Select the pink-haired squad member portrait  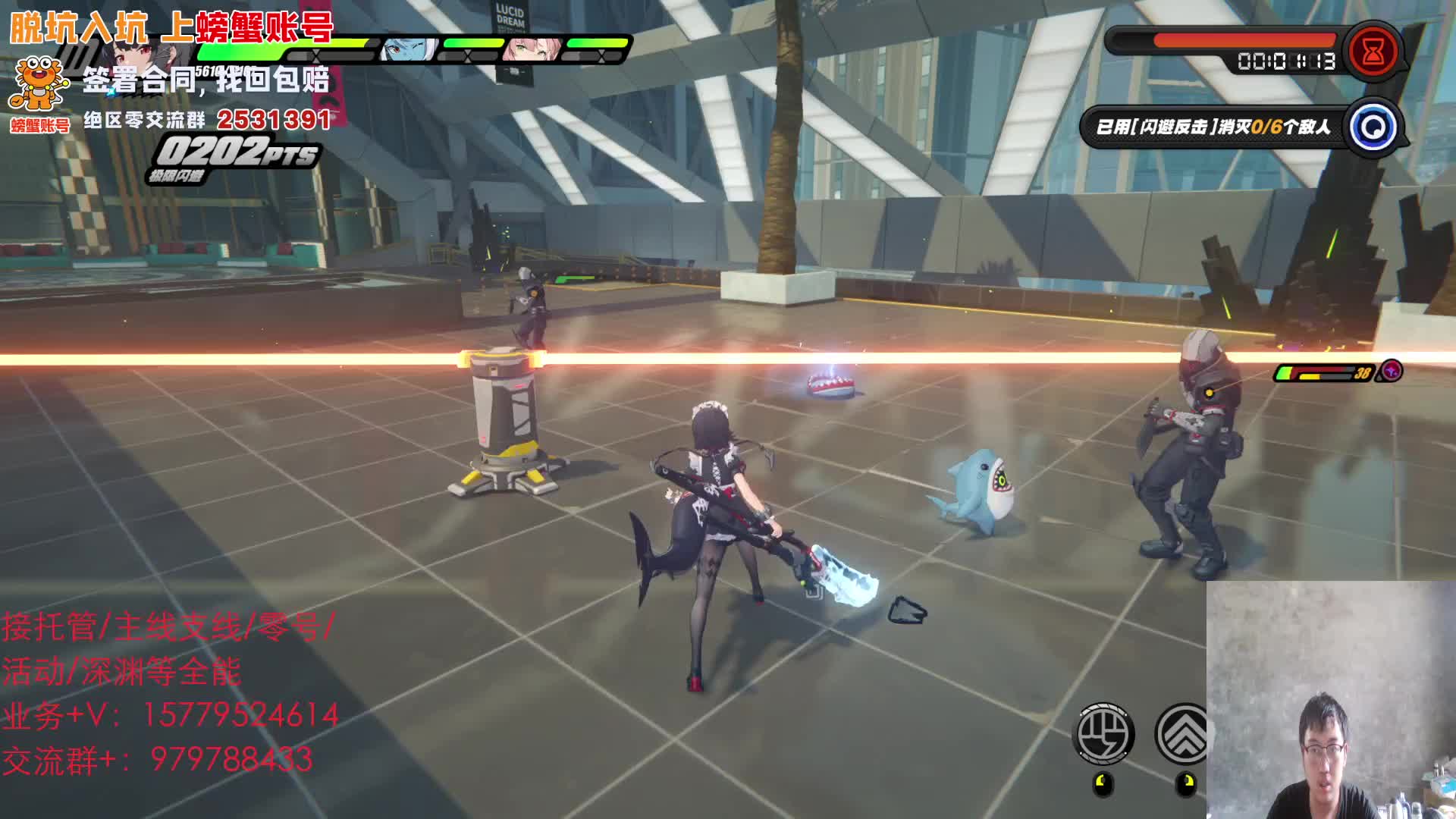coord(532,50)
